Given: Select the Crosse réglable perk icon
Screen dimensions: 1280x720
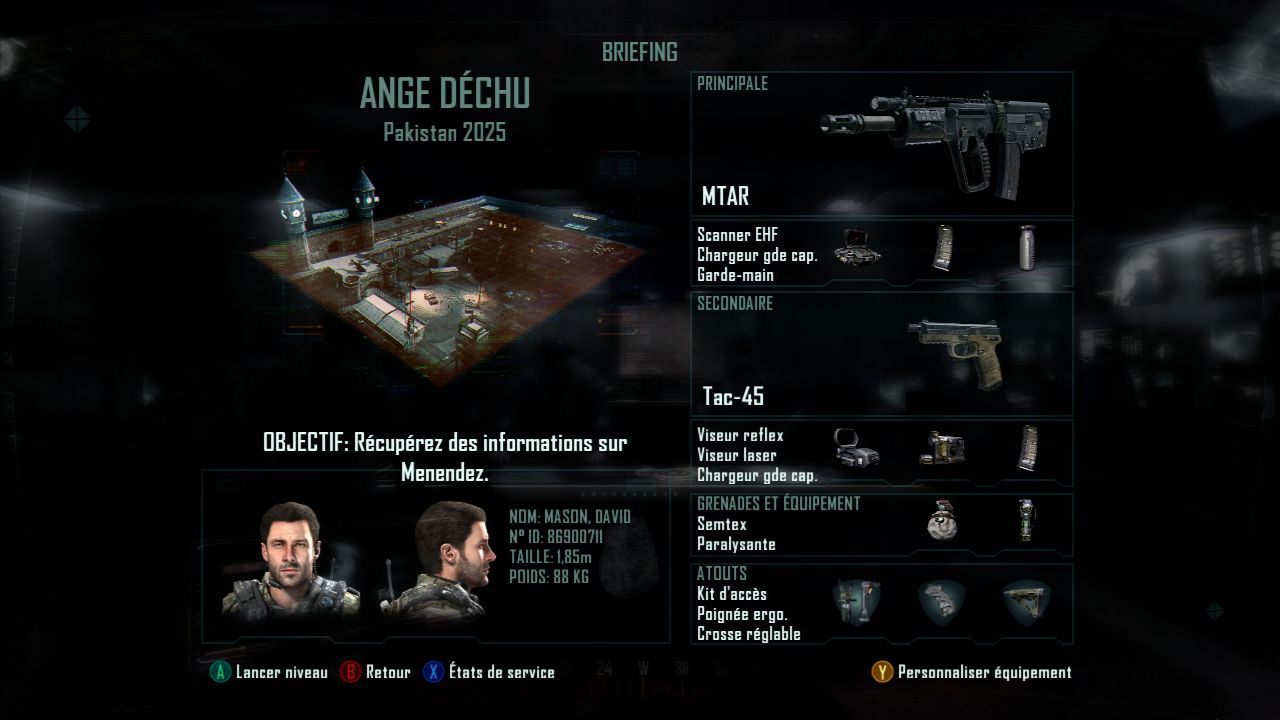Looking at the screenshot, I should click(1027, 604).
